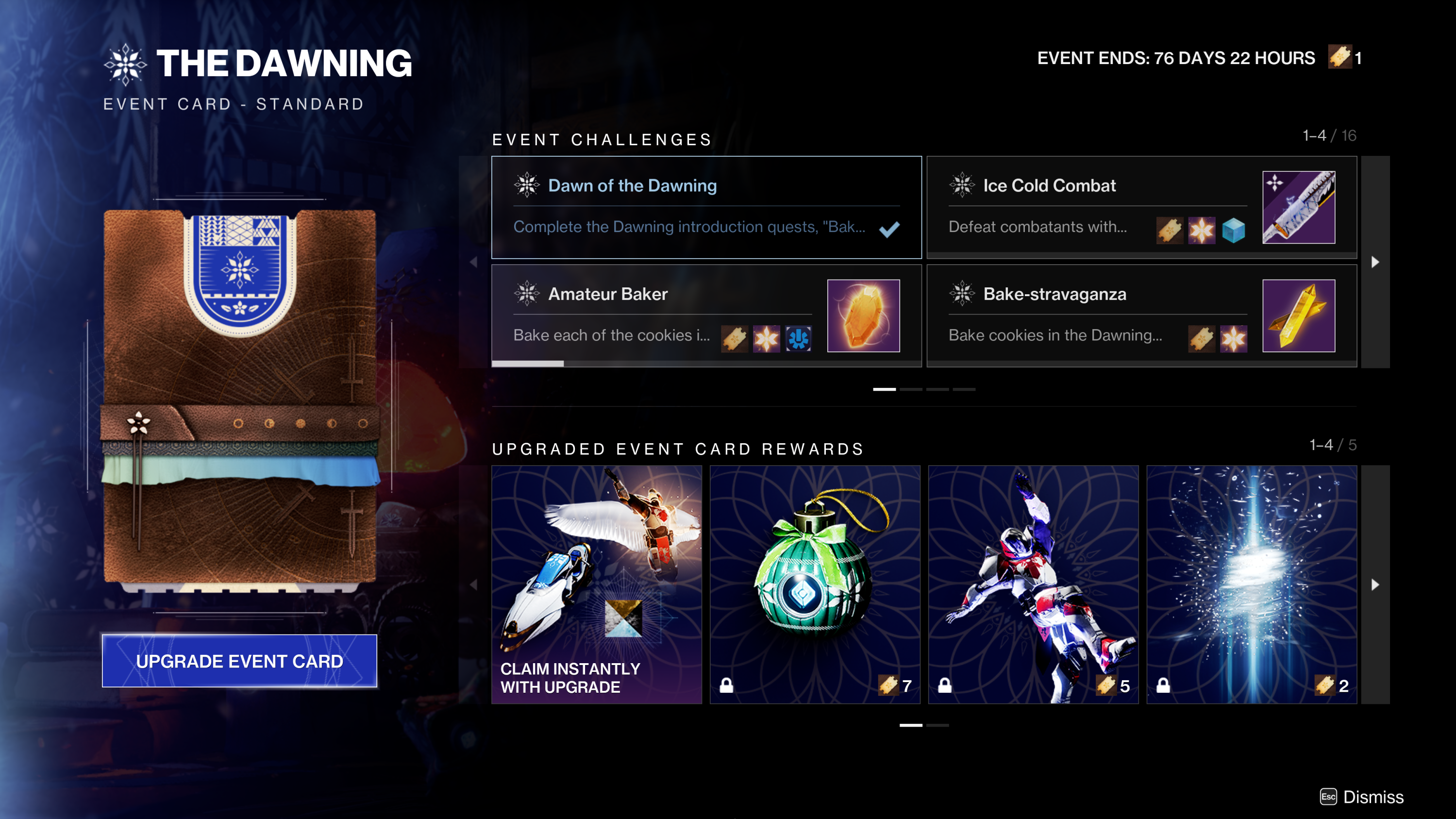Advance the Upgraded Event Card Rewards carousel
The width and height of the screenshot is (1456, 819).
point(1376,585)
